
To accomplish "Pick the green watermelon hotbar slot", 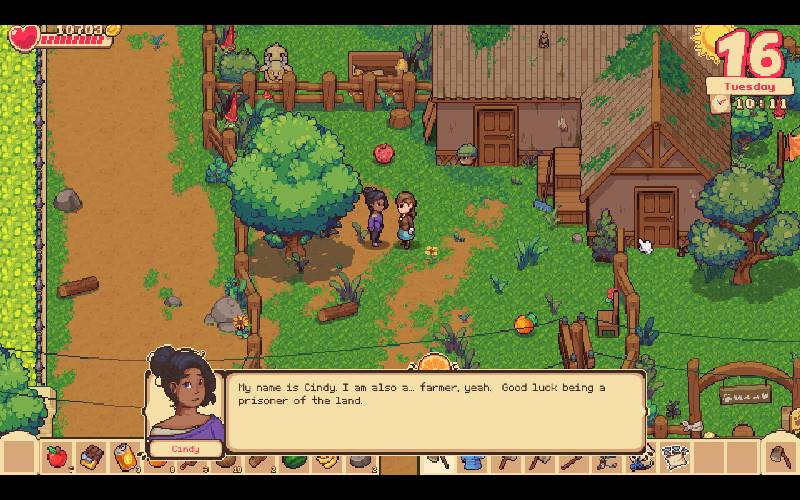I will (293, 461).
